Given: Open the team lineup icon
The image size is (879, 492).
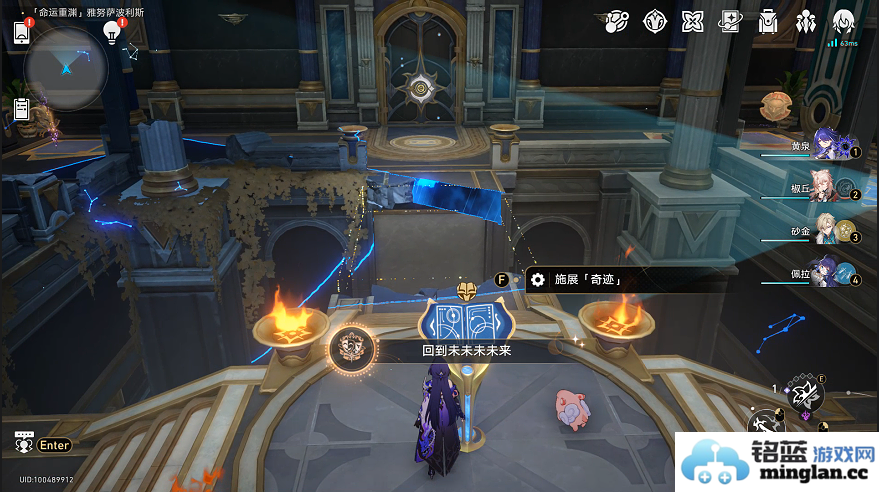Looking at the screenshot, I should pos(806,21).
